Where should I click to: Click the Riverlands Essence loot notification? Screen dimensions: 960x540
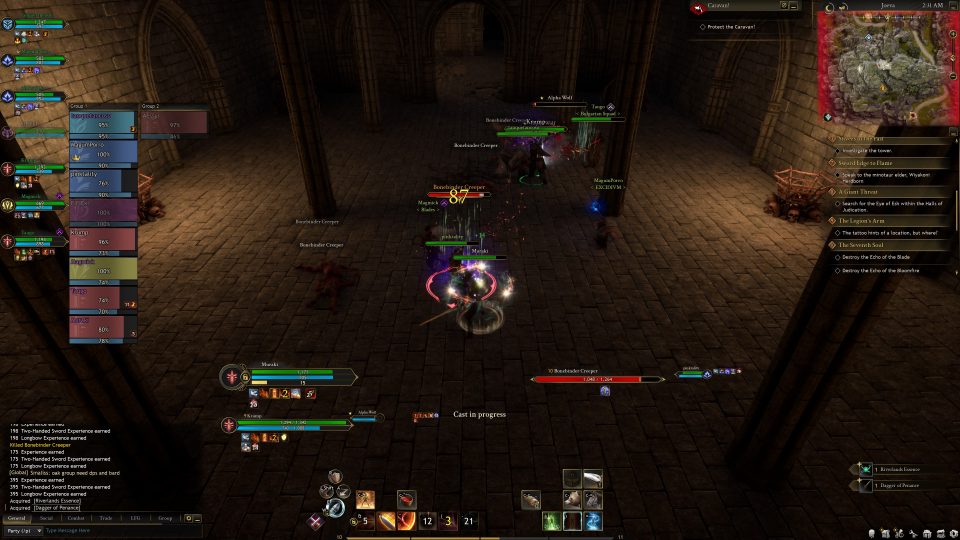tap(898, 468)
